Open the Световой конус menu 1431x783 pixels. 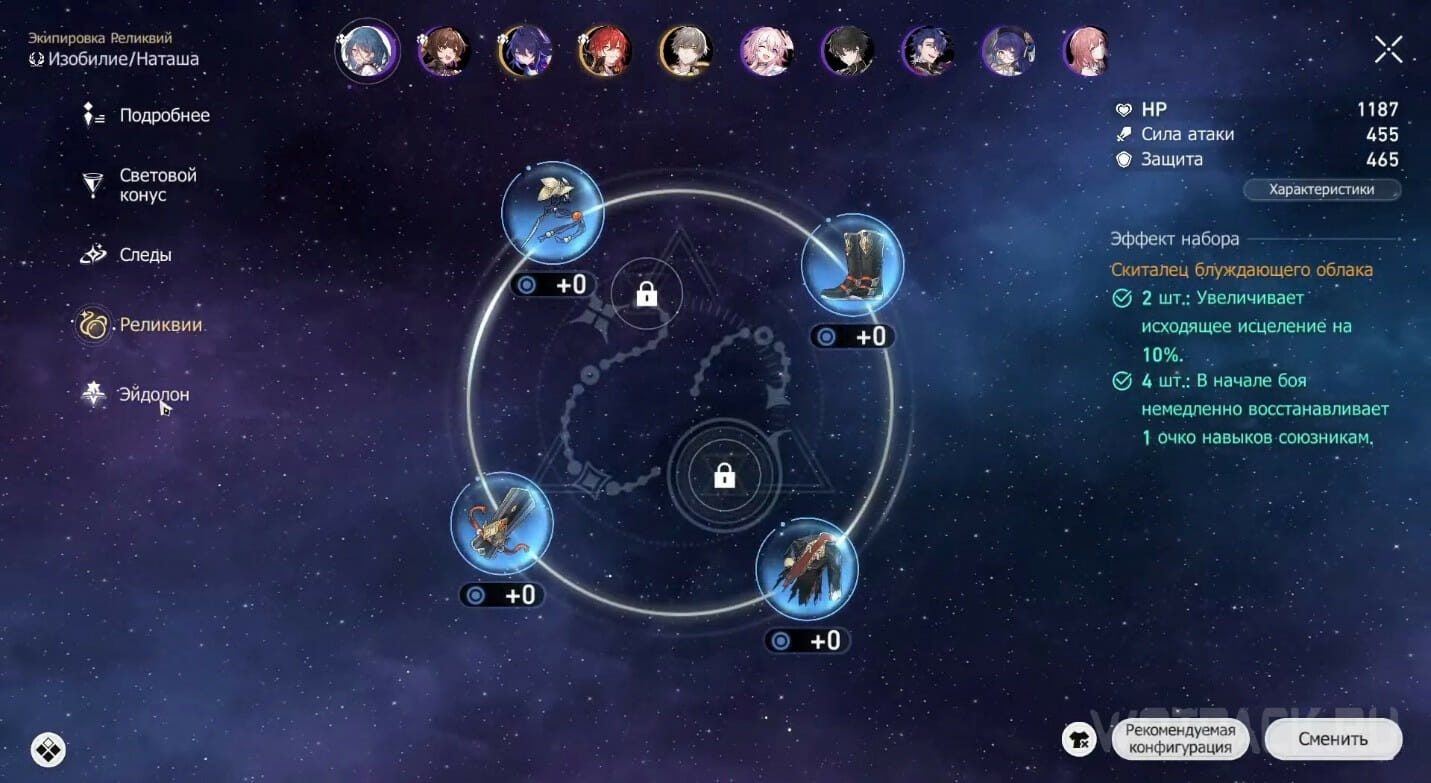[157, 185]
